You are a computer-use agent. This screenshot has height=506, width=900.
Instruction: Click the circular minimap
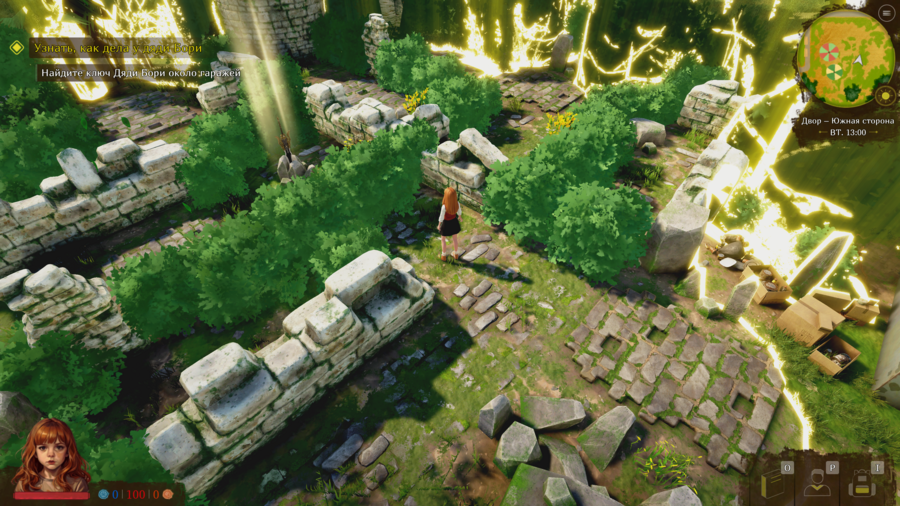point(847,57)
